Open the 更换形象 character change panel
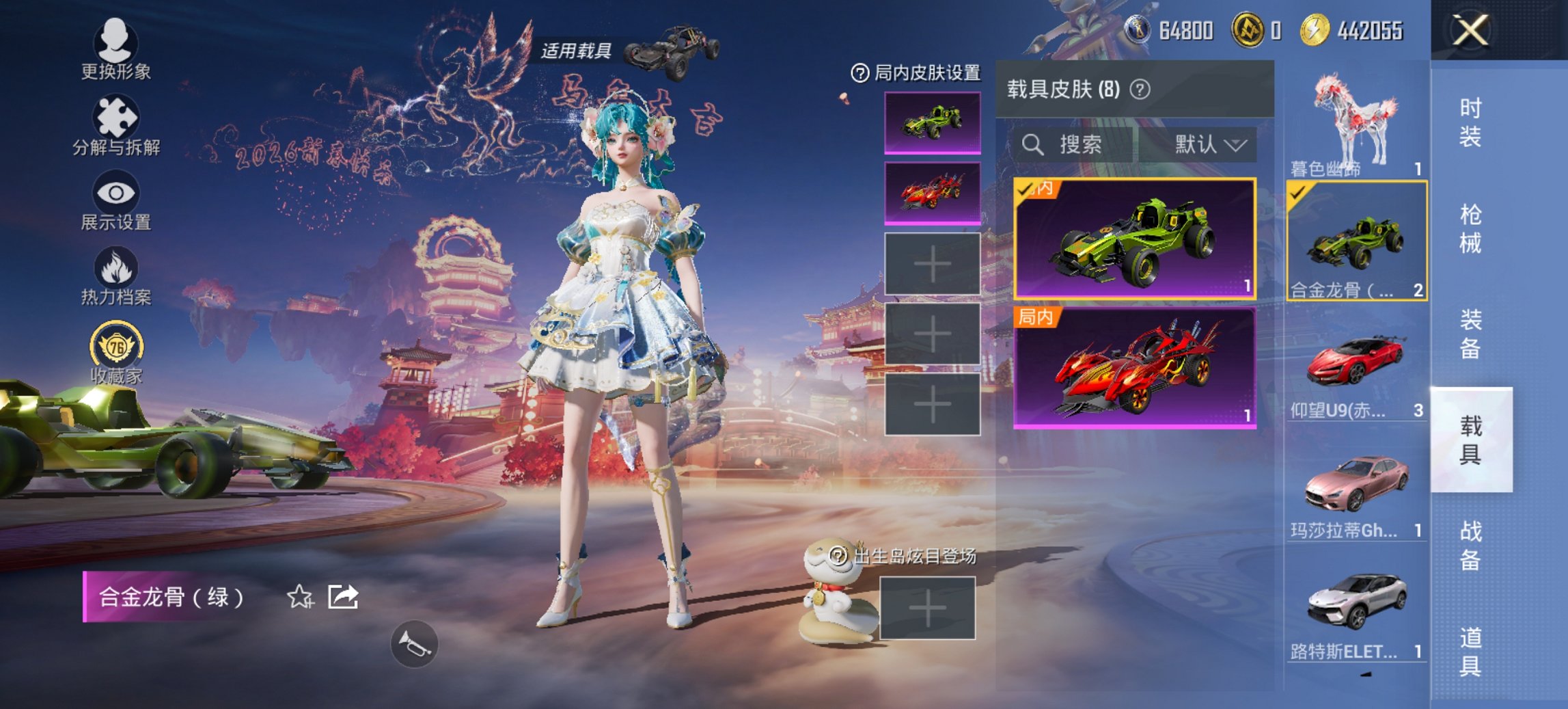Viewport: 1568px width, 709px height. pos(116,51)
